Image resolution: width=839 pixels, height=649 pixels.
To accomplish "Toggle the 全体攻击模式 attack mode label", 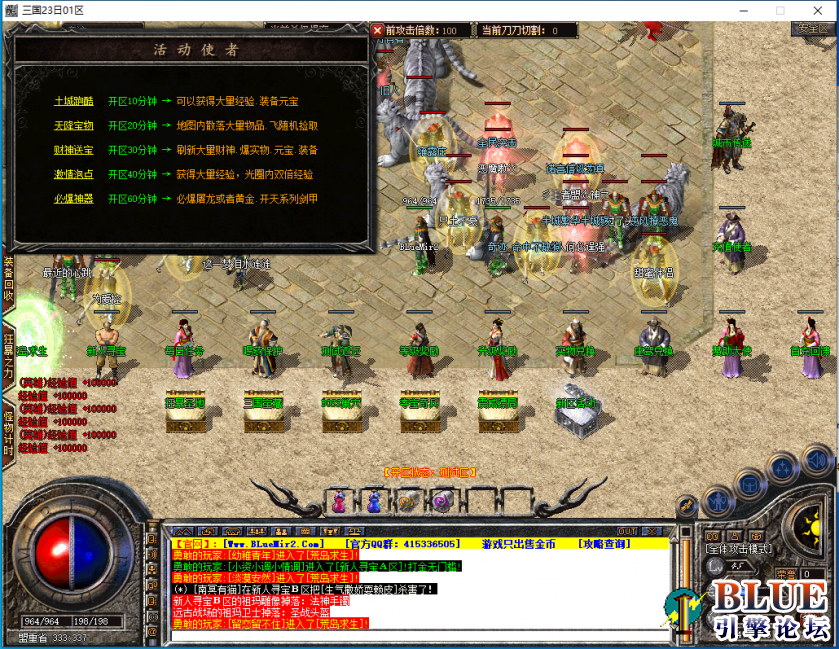I will click(x=742, y=549).
